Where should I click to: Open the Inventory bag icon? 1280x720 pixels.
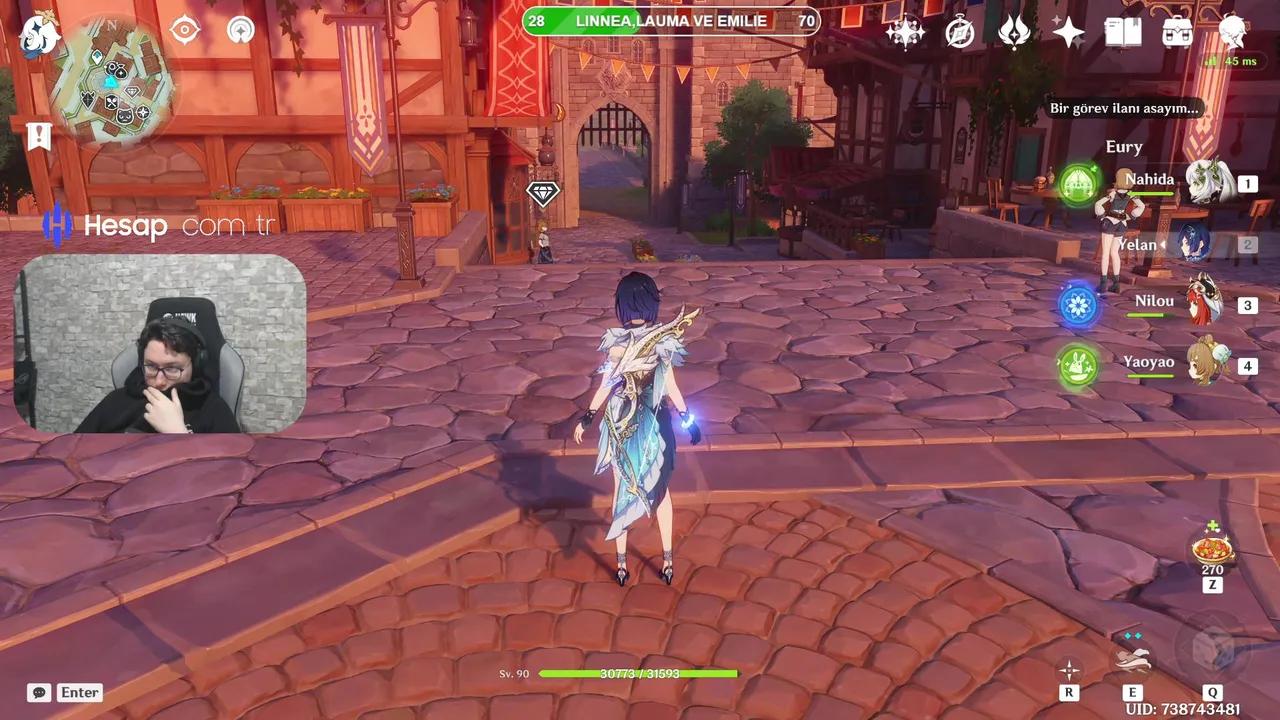(x=1176, y=32)
